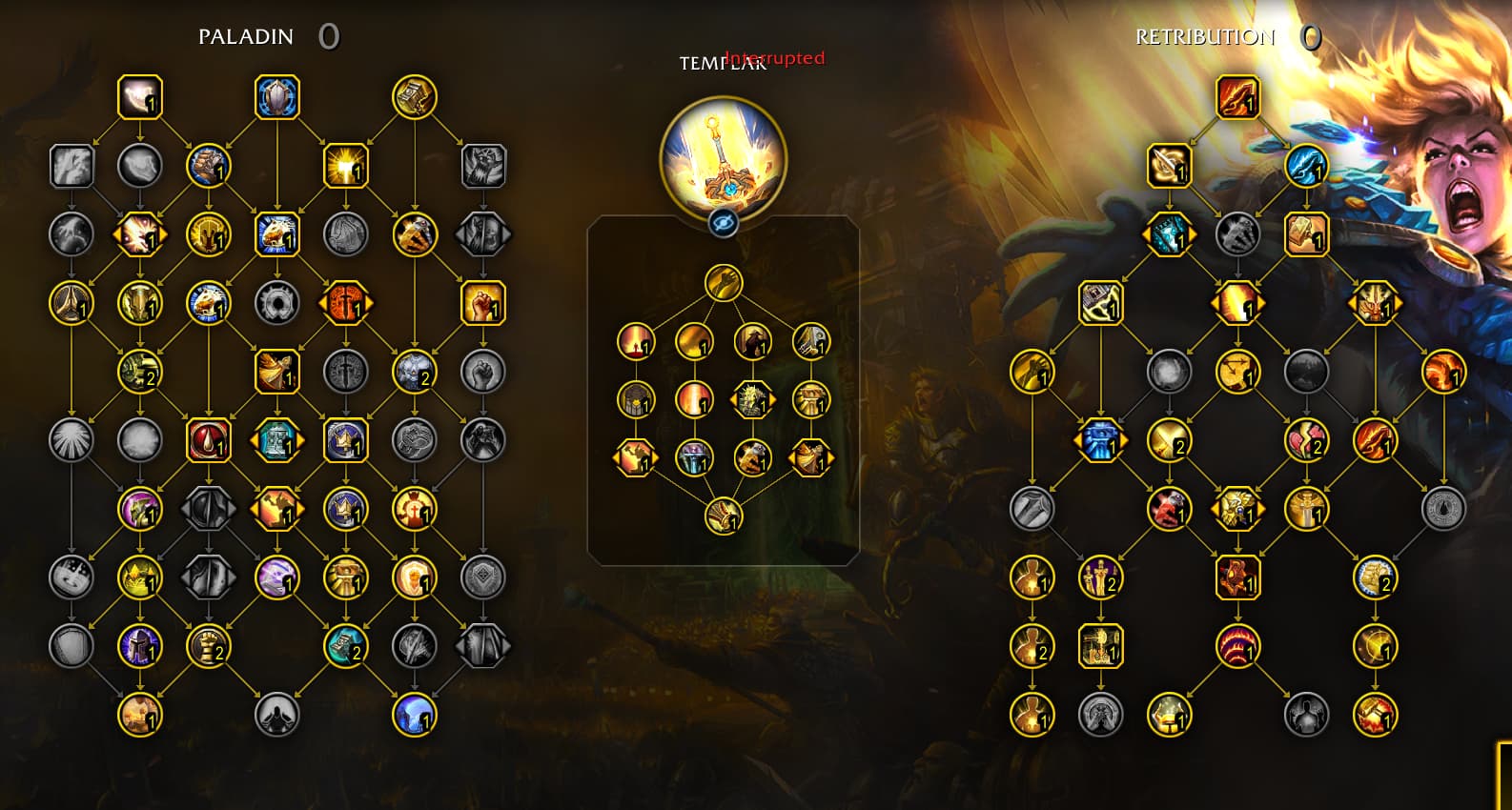
Task: Click the golden fist node atop Templar tree
Action: pos(724,283)
